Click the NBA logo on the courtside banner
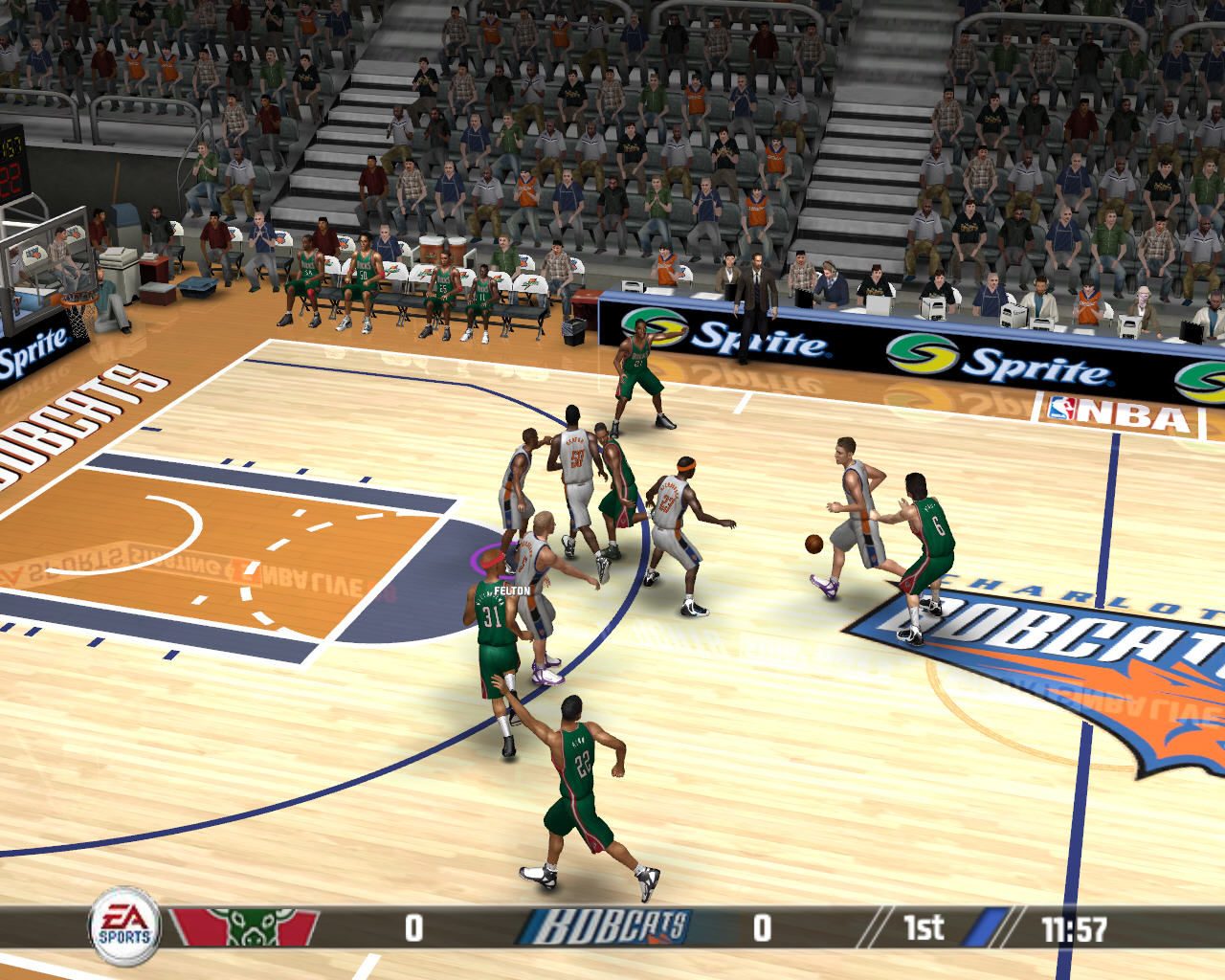 click(1110, 412)
